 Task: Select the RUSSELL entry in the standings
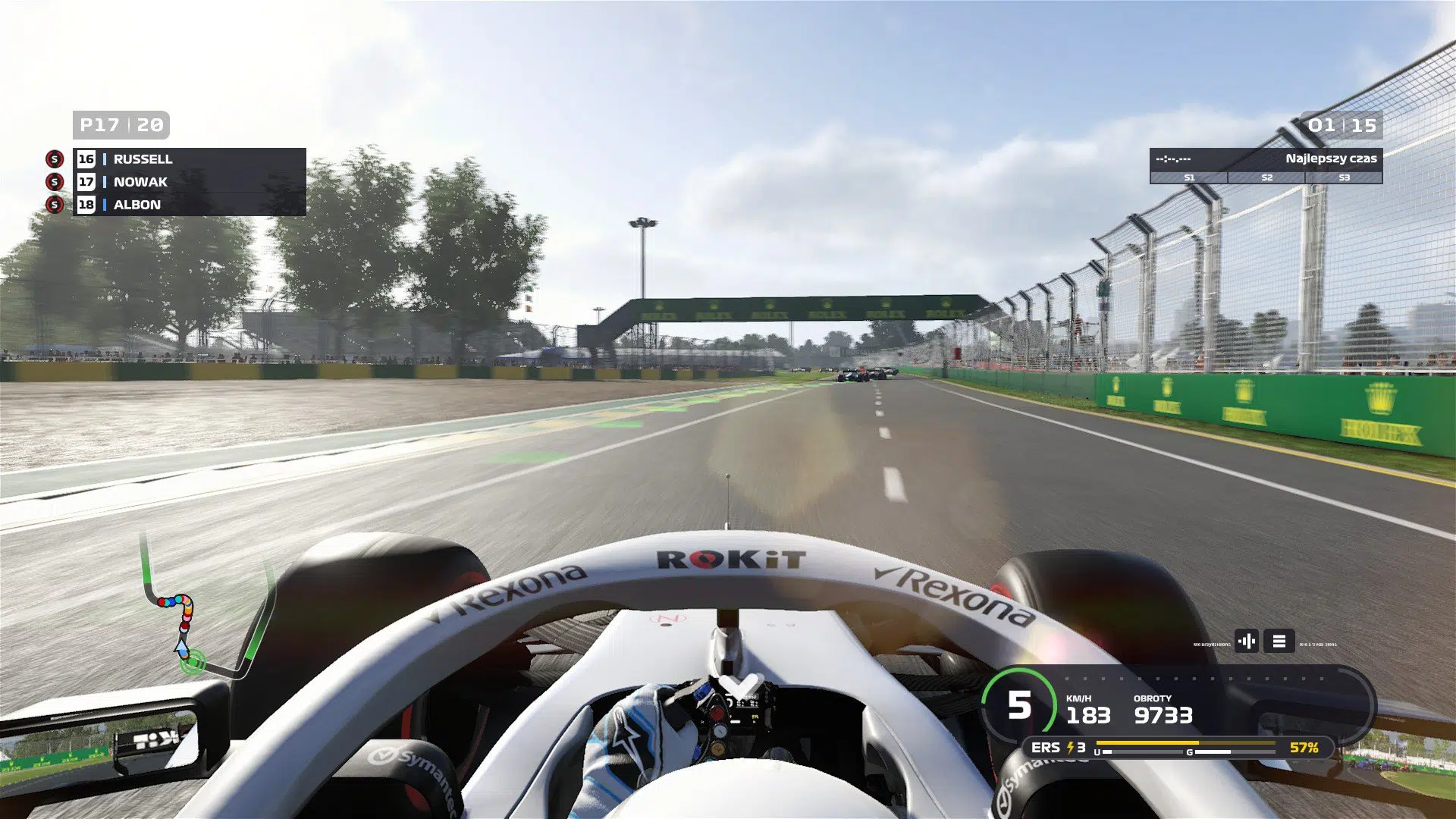(x=142, y=159)
